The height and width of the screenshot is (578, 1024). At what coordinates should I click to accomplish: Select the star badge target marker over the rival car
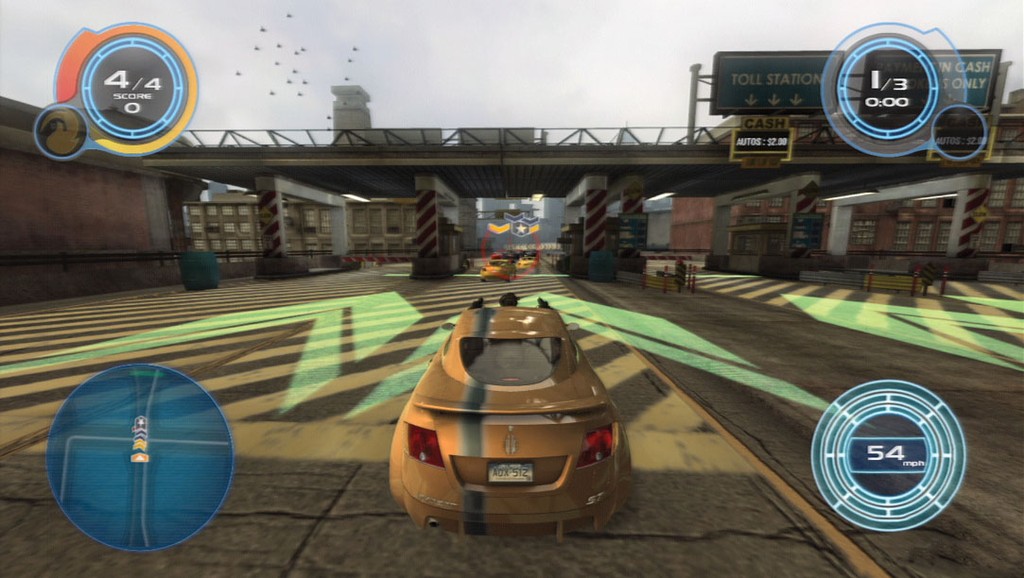[x=520, y=226]
